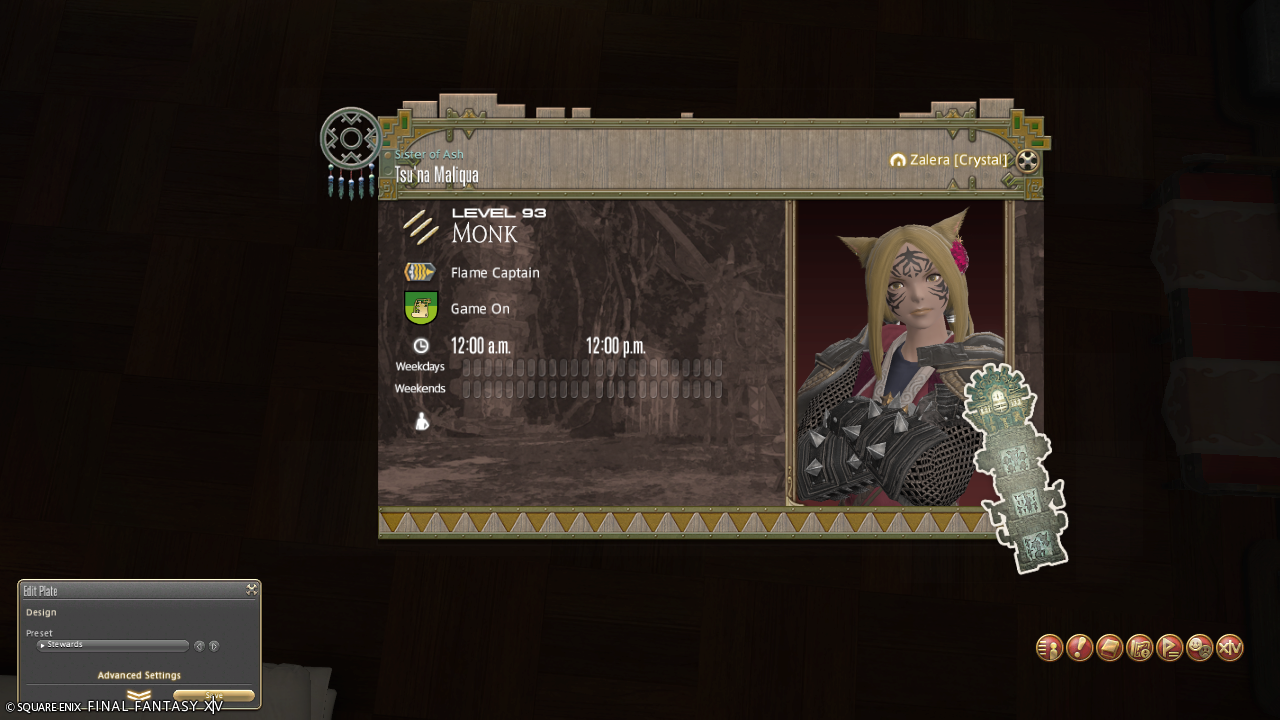Open the XIV System menu icon
Viewport: 1280px width, 720px height.
(x=1230, y=648)
